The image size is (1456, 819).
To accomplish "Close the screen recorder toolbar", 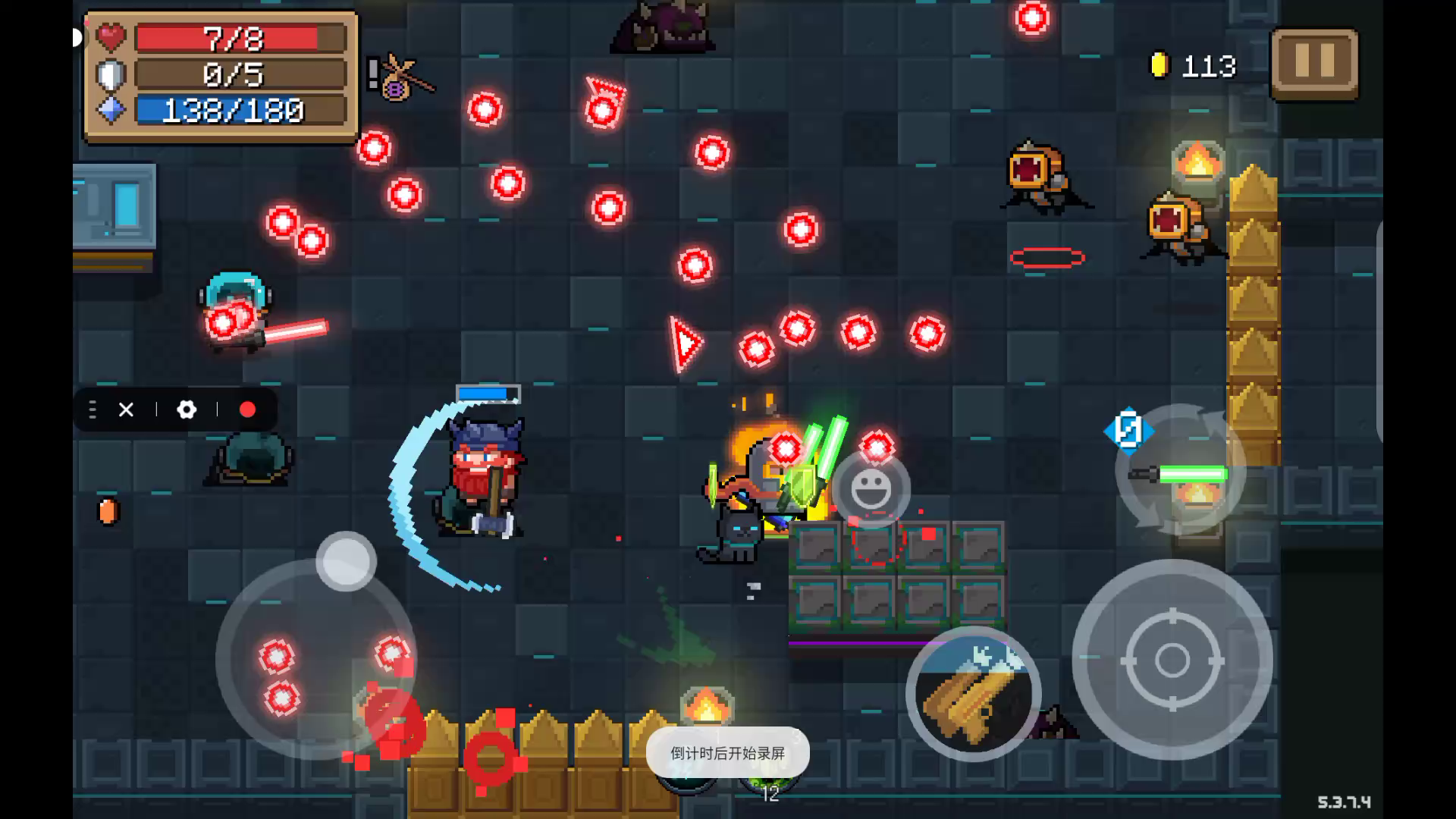I will point(126,410).
